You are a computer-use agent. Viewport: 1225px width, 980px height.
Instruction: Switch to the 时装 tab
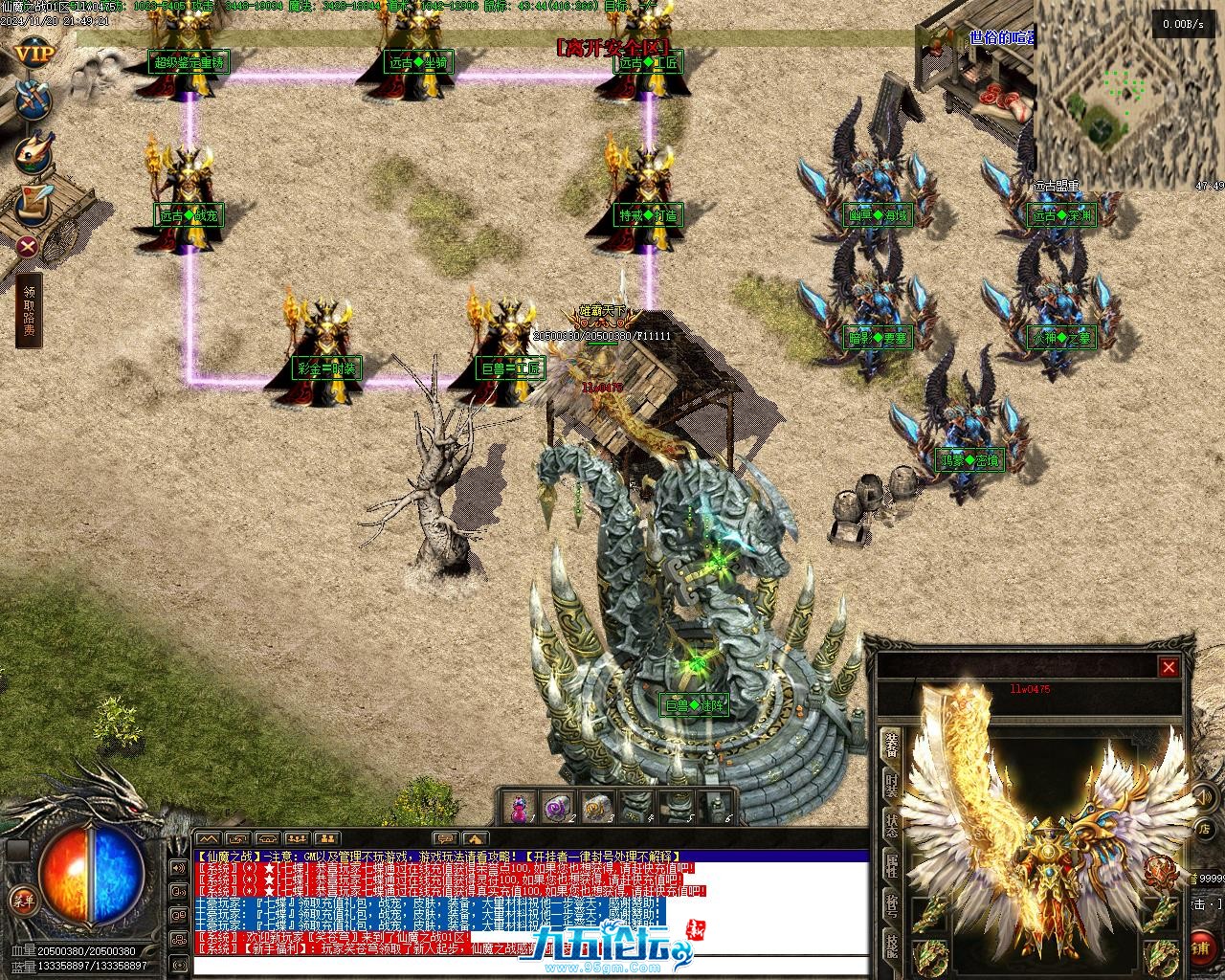(891, 786)
